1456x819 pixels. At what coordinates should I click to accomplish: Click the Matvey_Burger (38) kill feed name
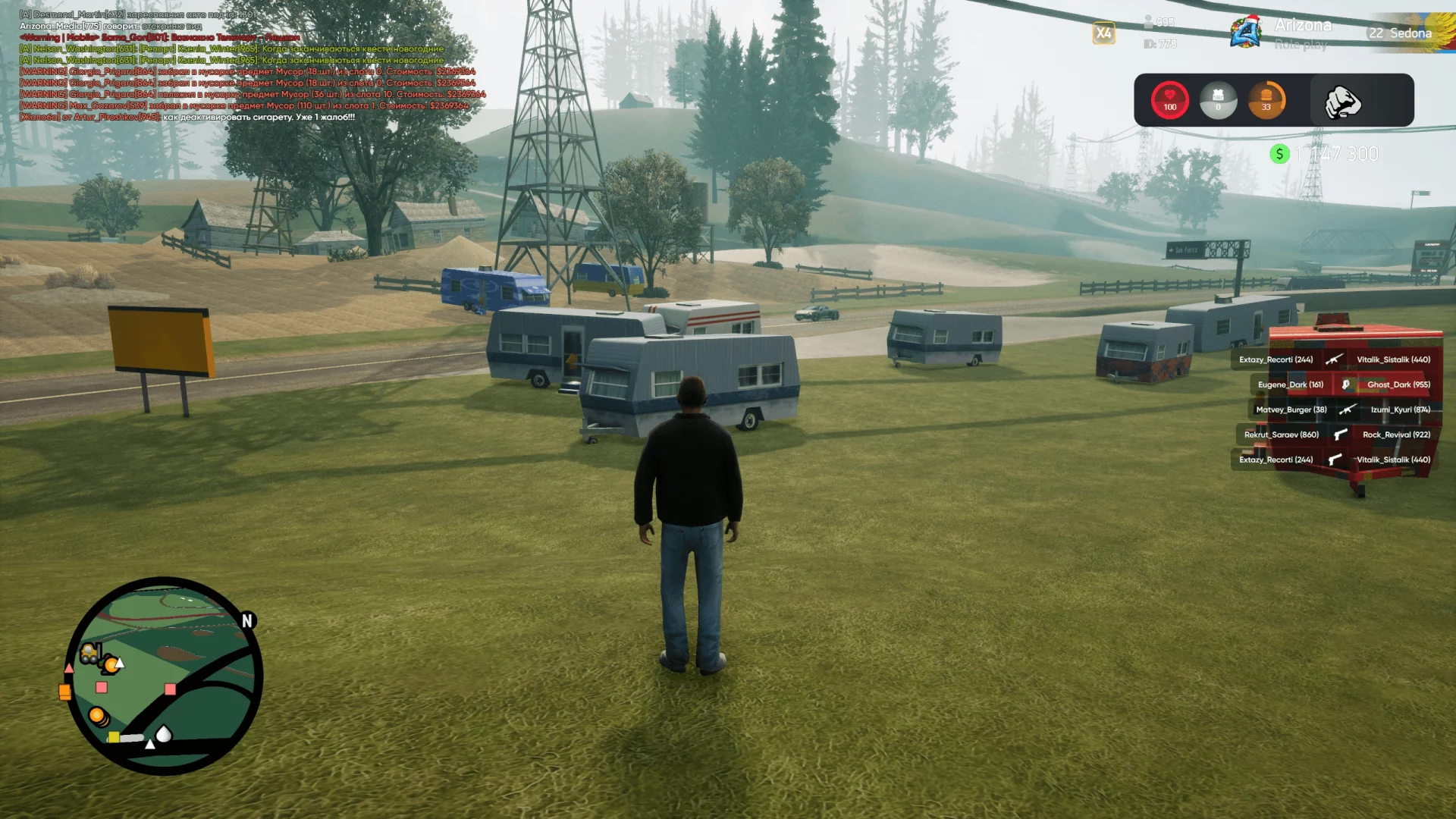(x=1291, y=409)
